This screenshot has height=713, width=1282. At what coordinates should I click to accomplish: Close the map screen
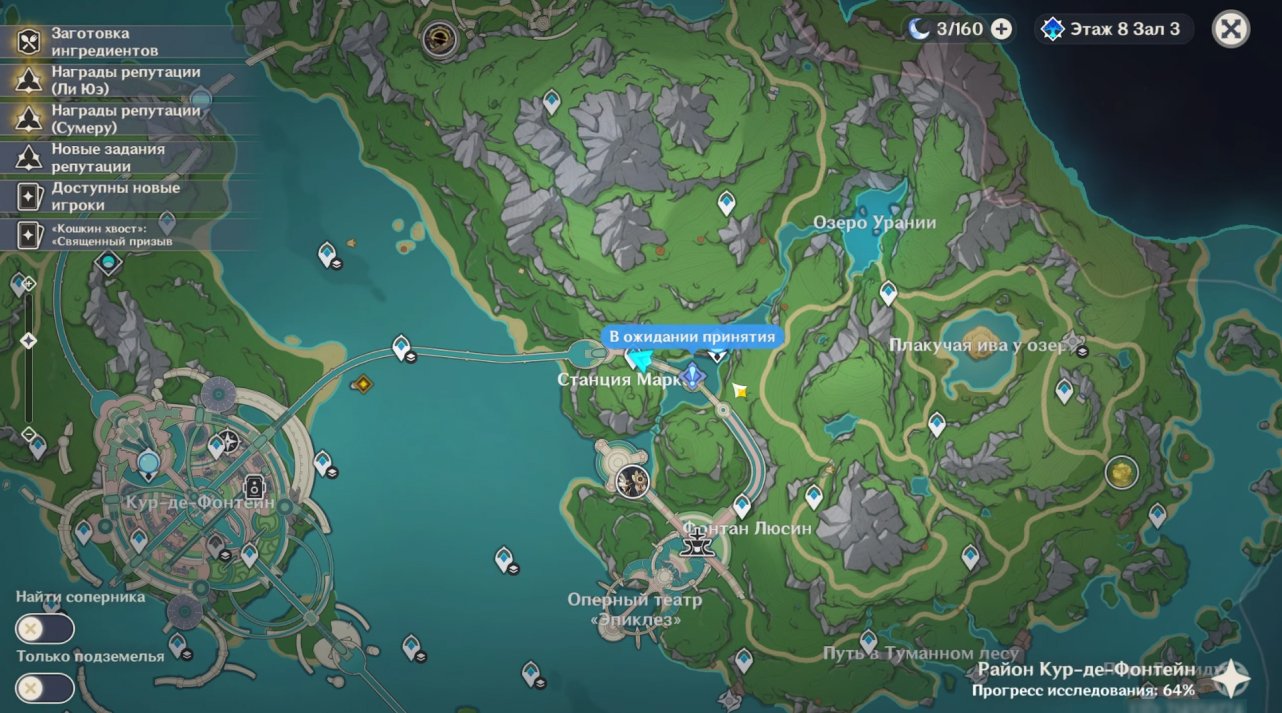click(x=1231, y=29)
